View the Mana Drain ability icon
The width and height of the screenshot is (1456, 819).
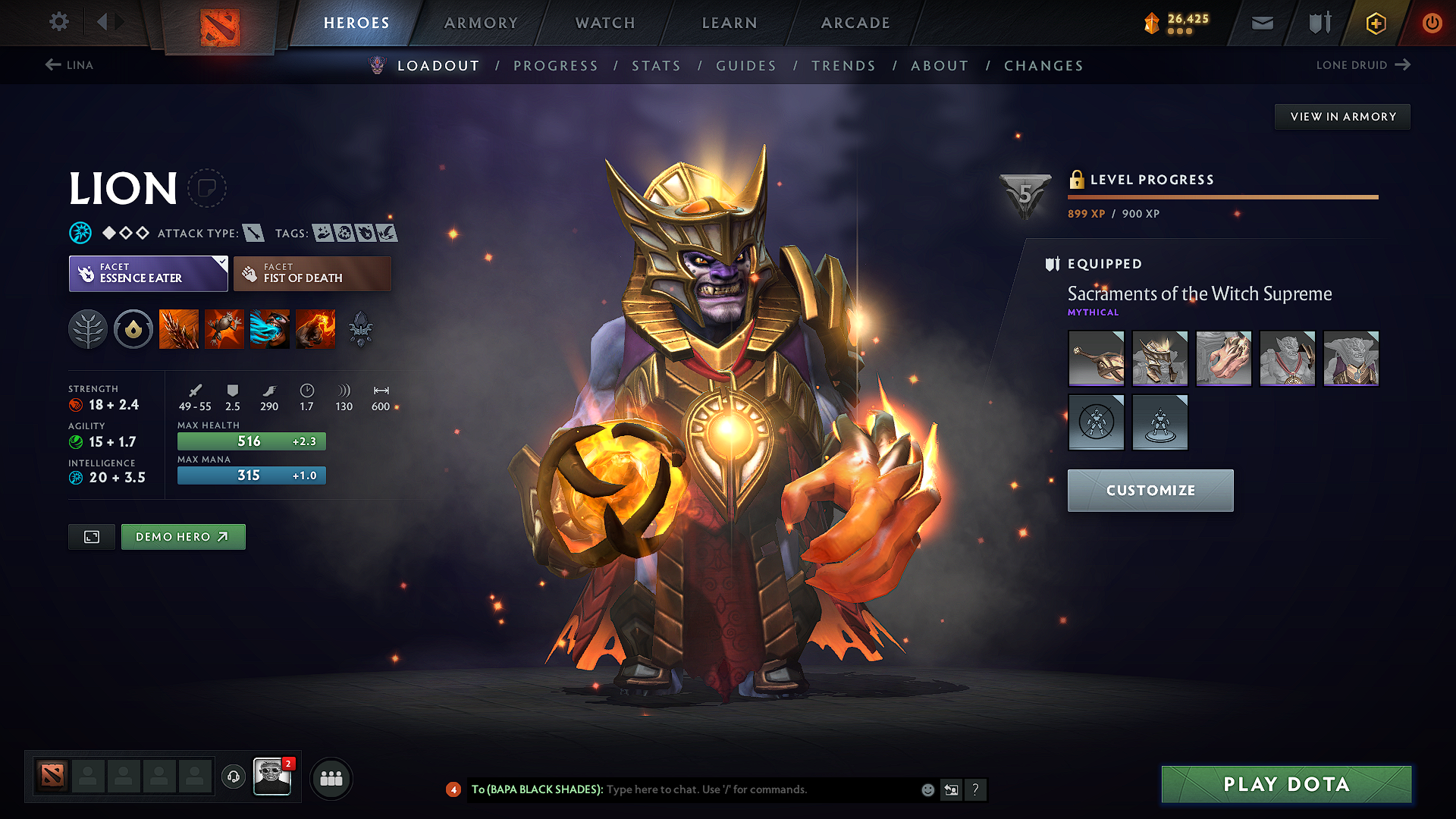(x=269, y=328)
